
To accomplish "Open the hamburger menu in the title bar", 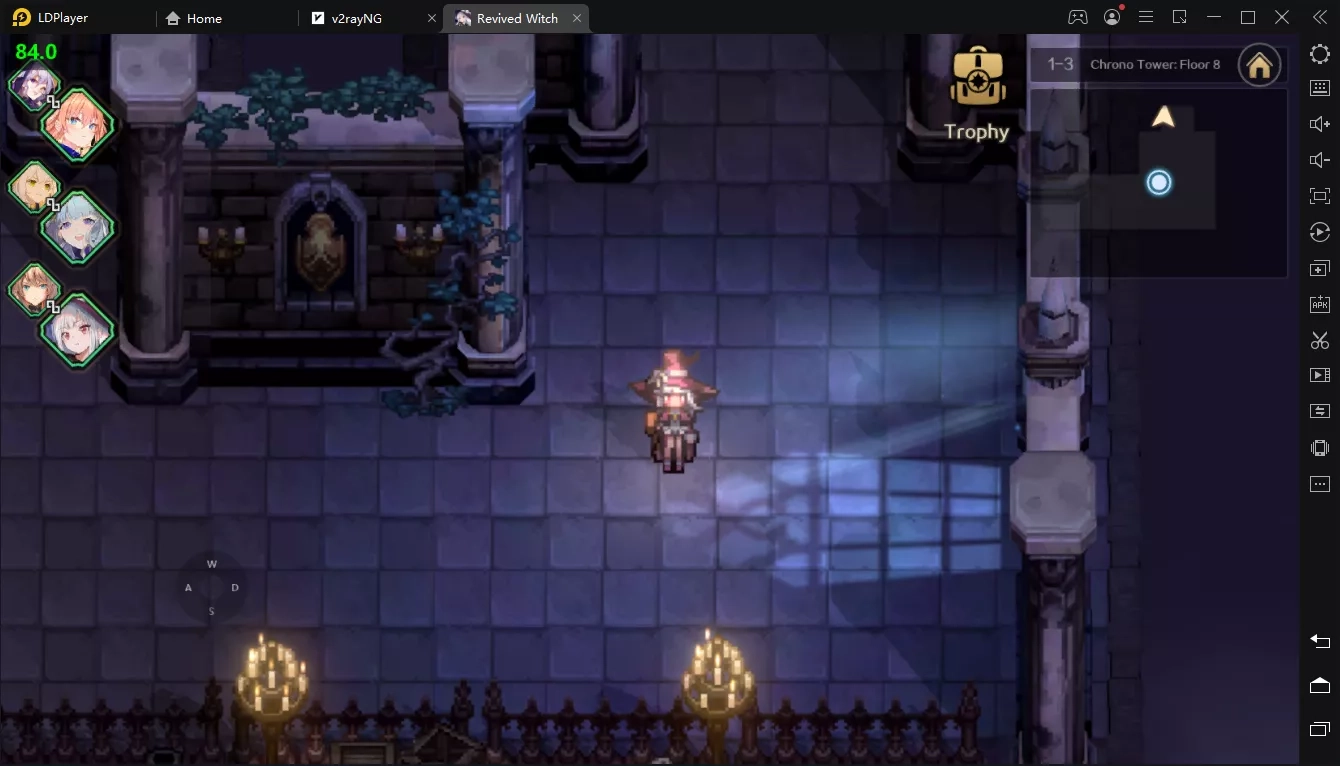I will (1146, 17).
